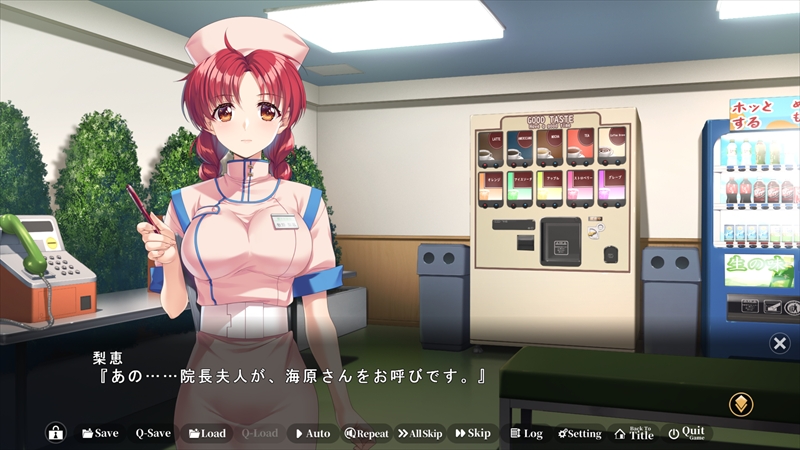The height and width of the screenshot is (450, 800).
Task: Open the Load menu
Action: (x=207, y=433)
